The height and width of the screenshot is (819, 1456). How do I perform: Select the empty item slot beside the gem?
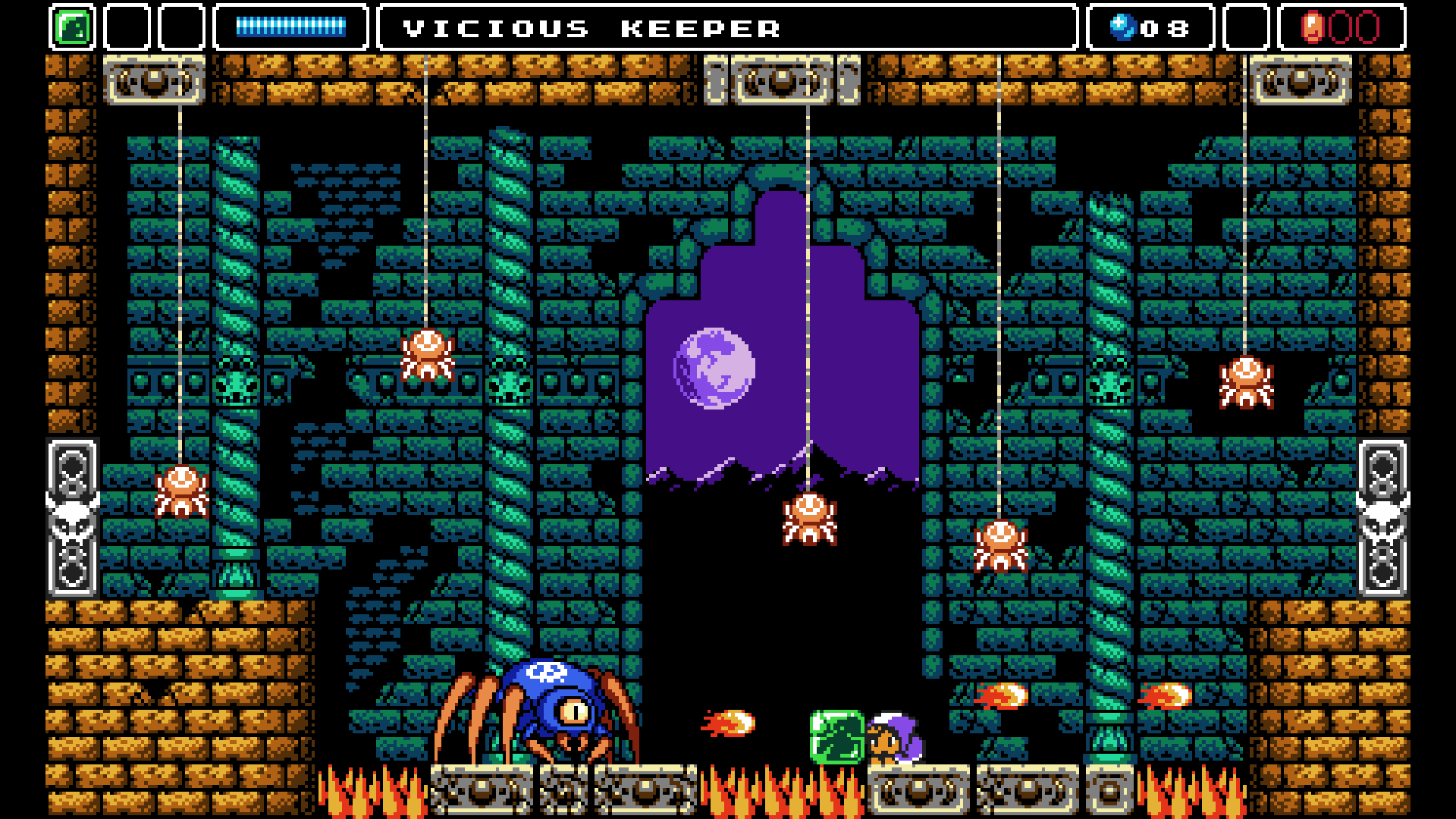(x=127, y=27)
